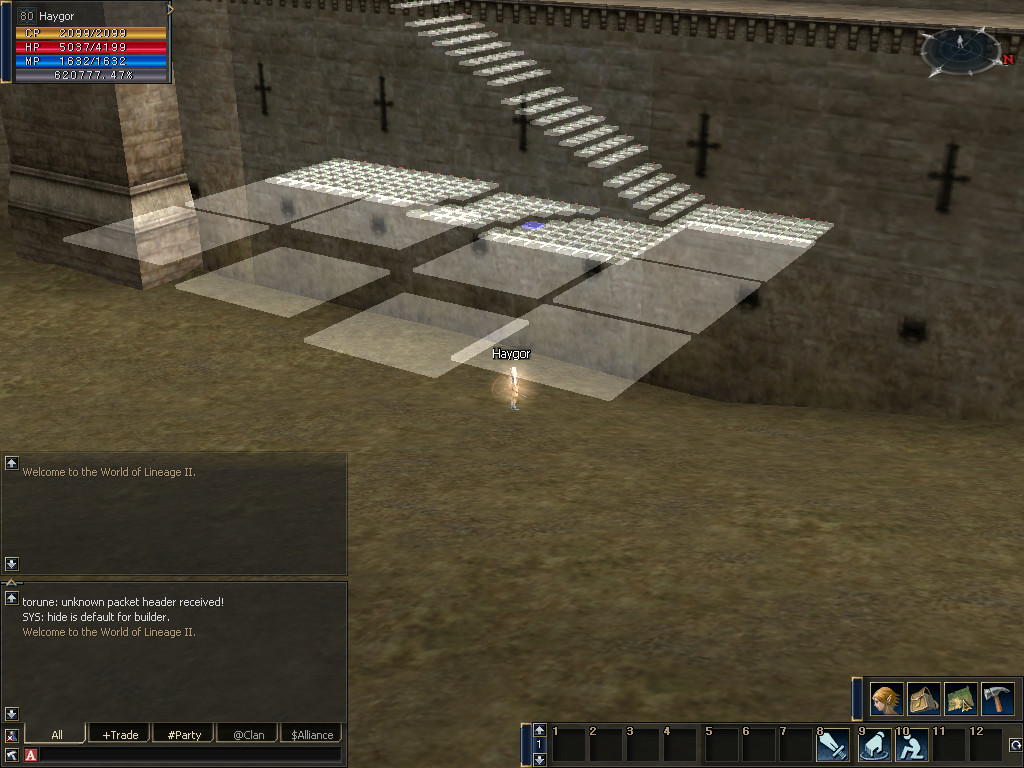Open the hammer system menu icon
The height and width of the screenshot is (768, 1024).
[x=997, y=699]
